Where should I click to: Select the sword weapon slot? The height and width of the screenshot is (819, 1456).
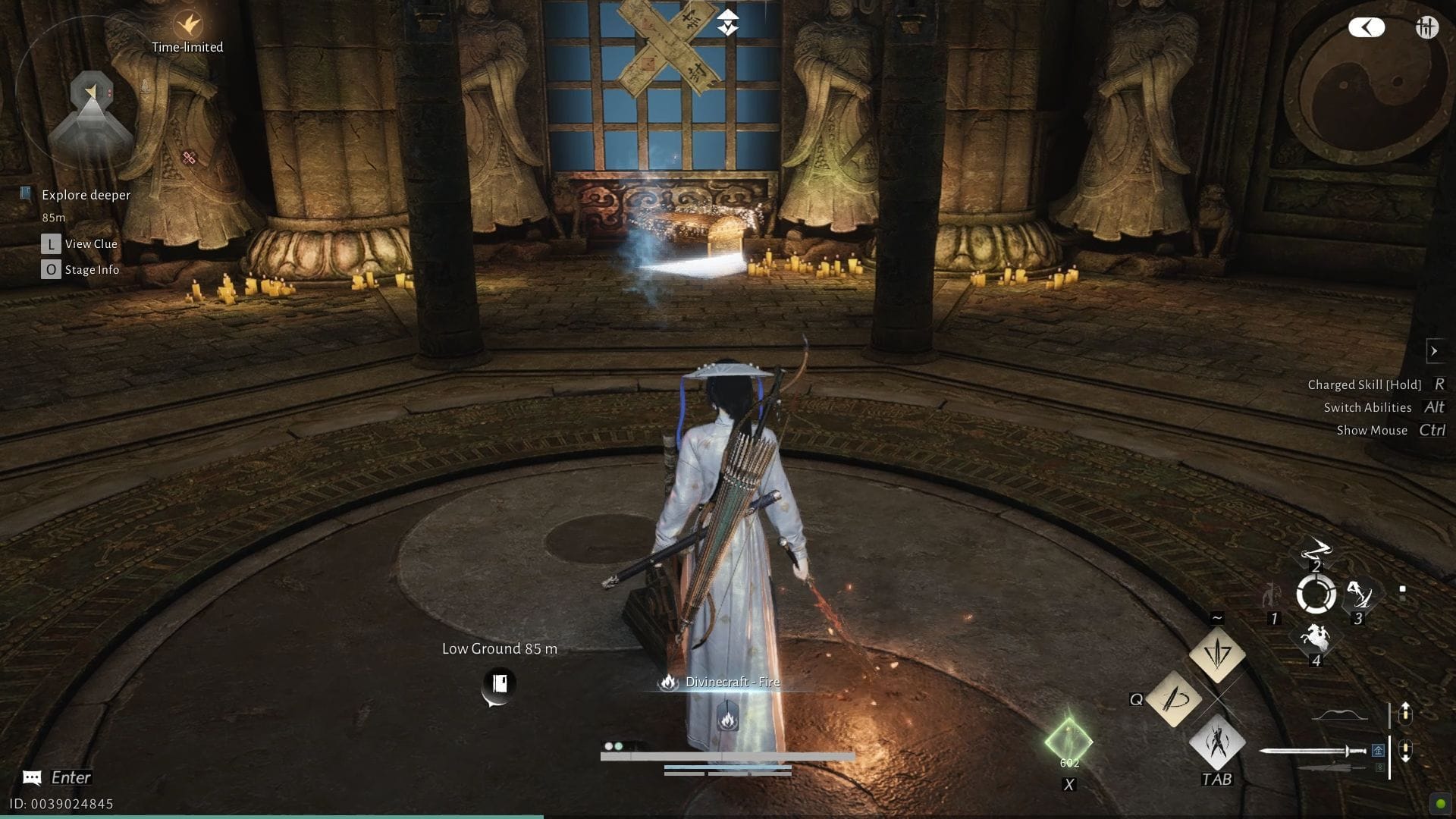[1312, 751]
